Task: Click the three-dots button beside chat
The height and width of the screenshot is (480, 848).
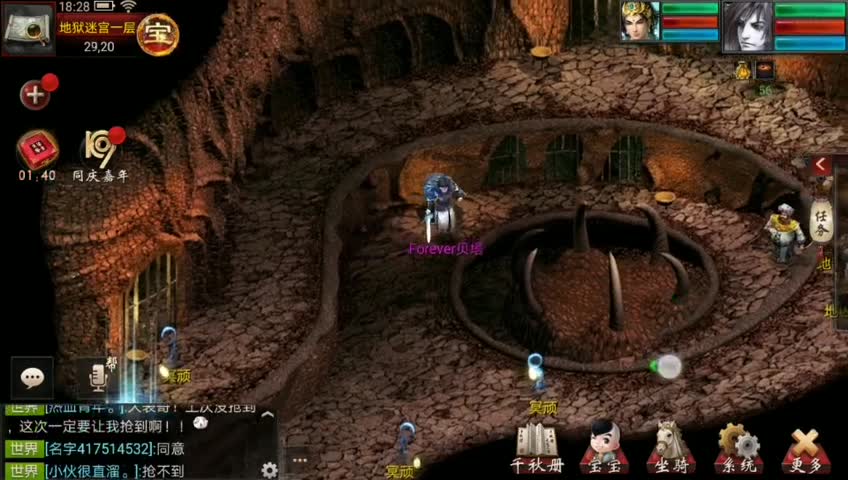Action: pos(300,460)
